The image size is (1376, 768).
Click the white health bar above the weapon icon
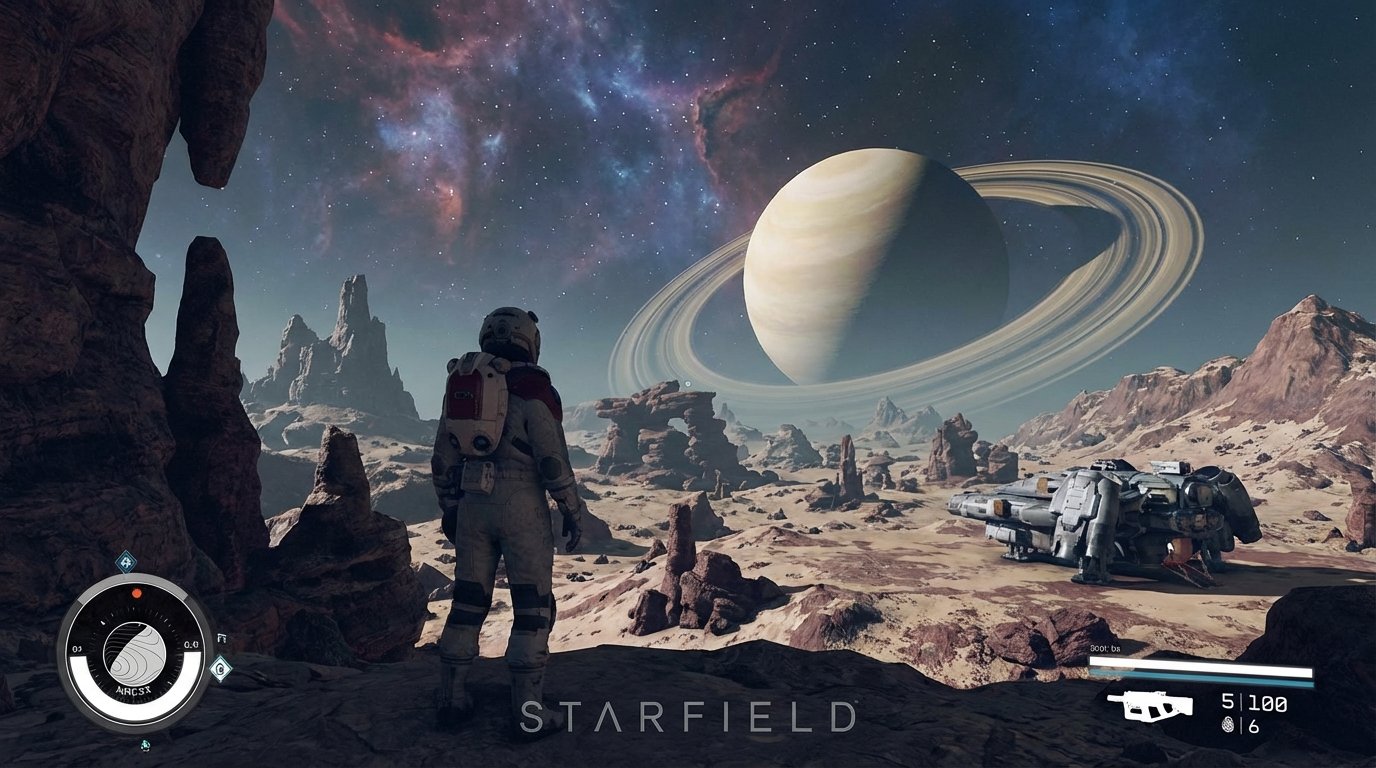(1200, 664)
